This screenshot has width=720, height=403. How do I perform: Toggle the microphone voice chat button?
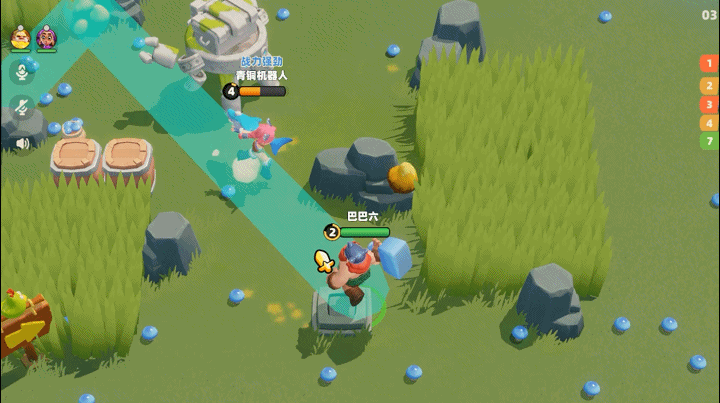pos(19,72)
